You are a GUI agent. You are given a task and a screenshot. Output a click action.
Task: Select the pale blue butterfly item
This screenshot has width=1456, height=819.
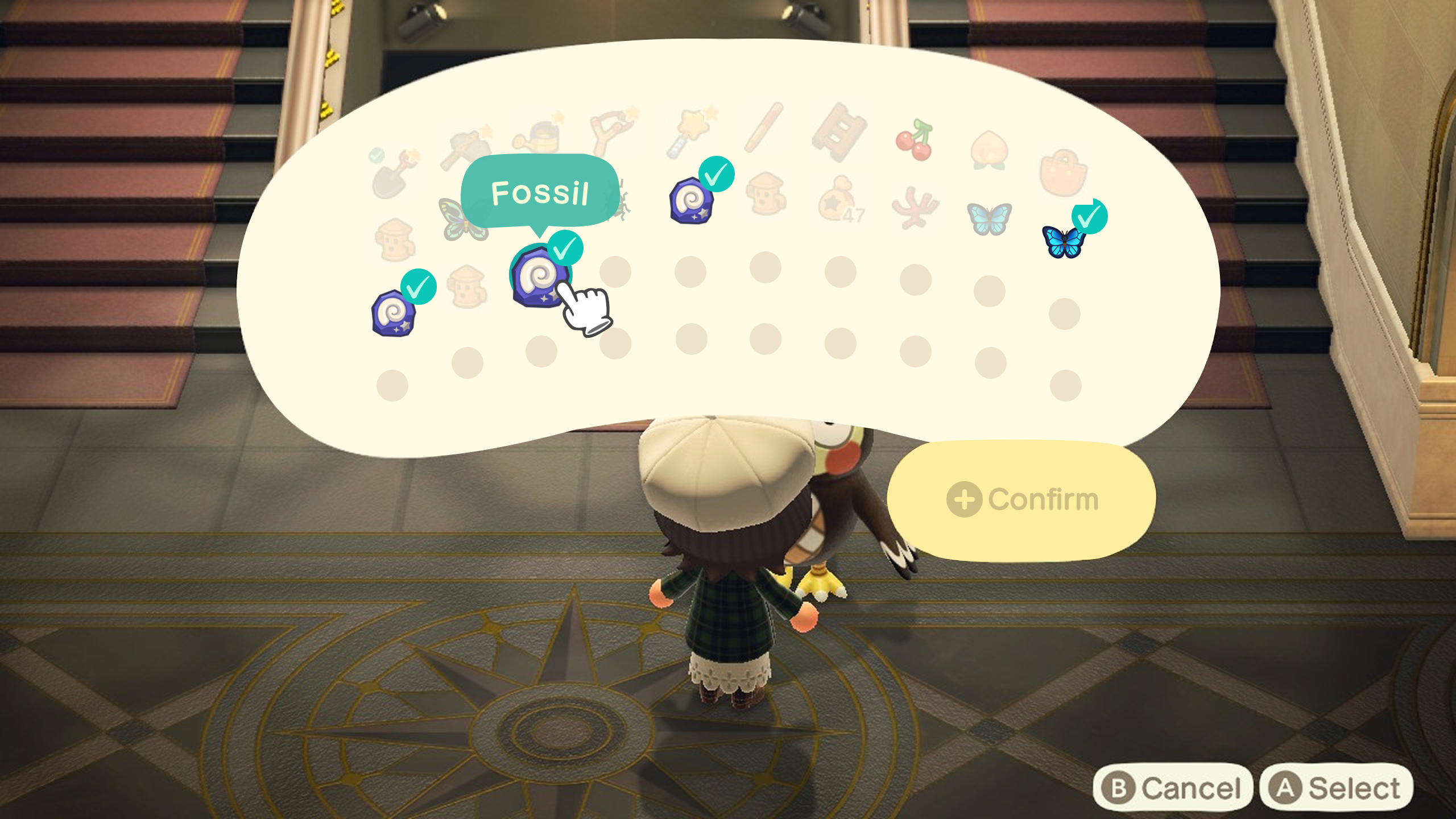(989, 218)
